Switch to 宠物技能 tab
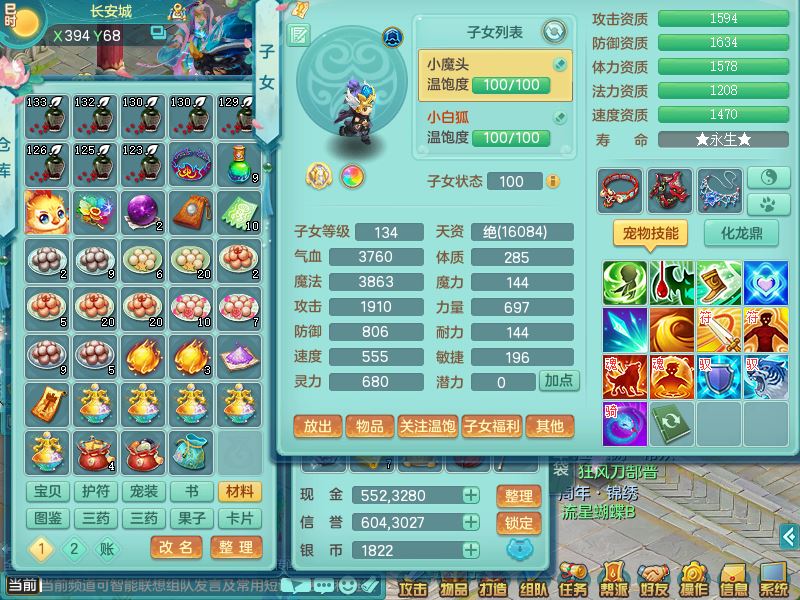This screenshot has width=800, height=600. pos(650,234)
